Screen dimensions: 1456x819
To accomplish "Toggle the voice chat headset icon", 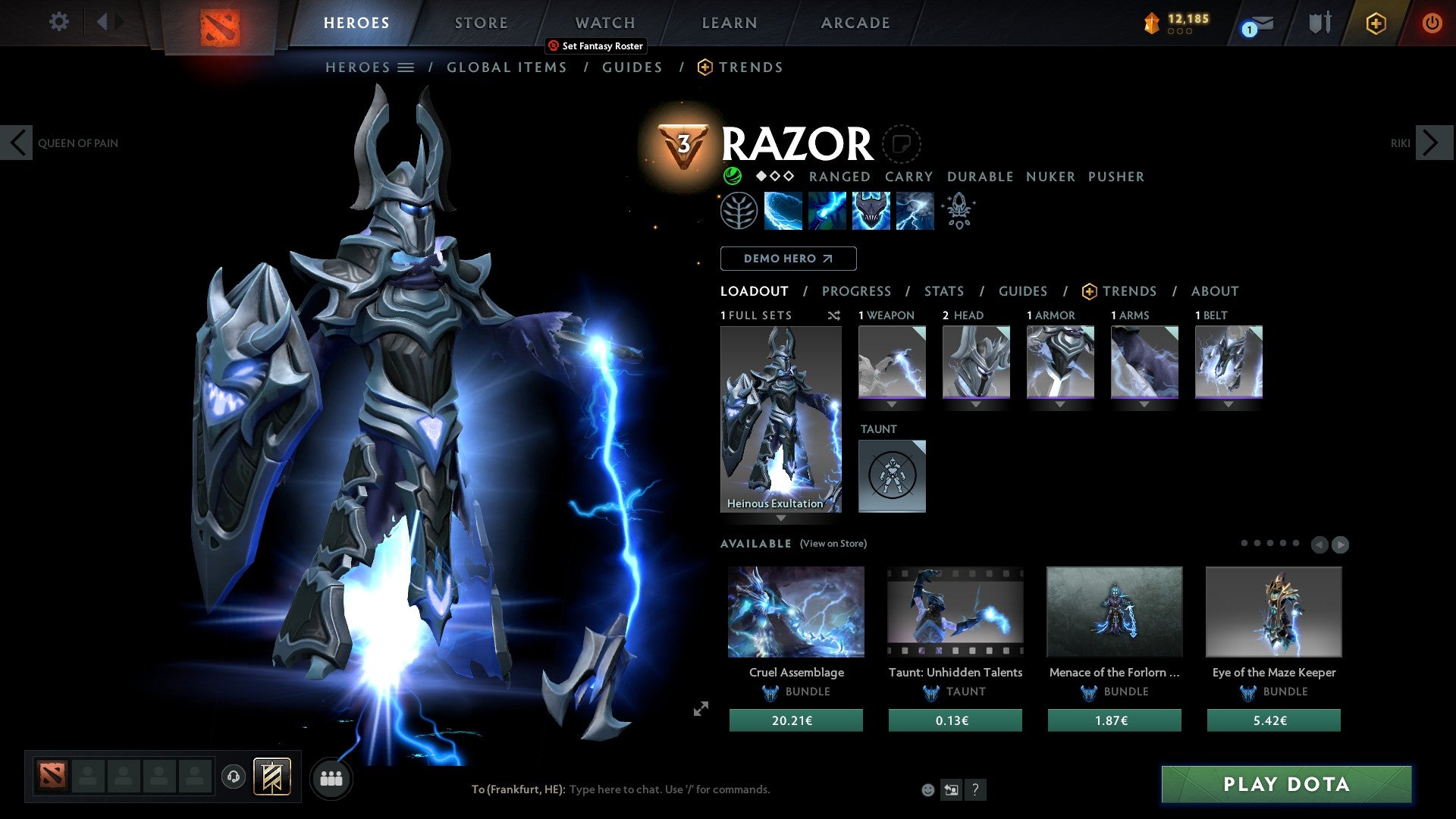I will coord(233,777).
